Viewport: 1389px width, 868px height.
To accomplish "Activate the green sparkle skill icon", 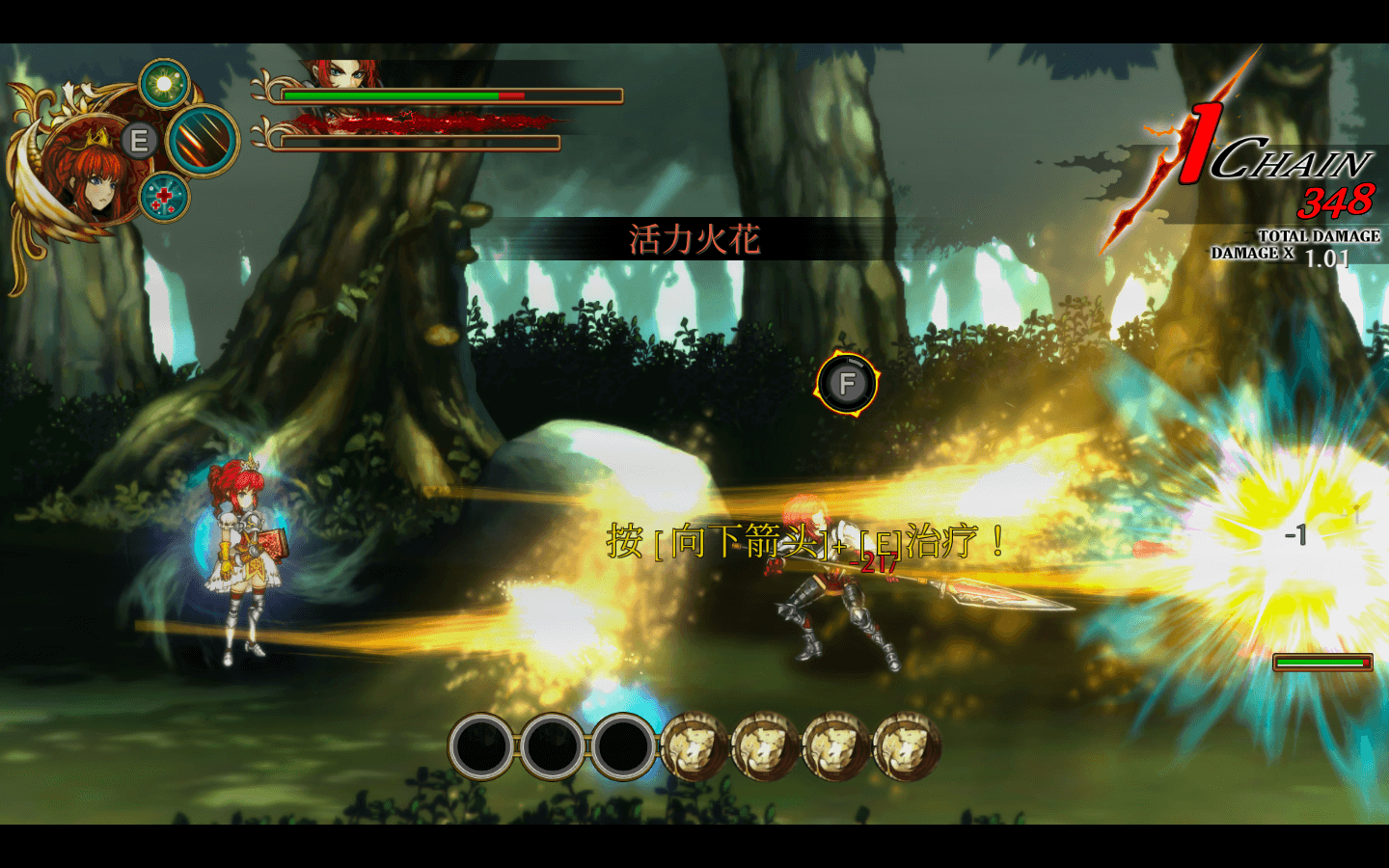I will pos(165,85).
